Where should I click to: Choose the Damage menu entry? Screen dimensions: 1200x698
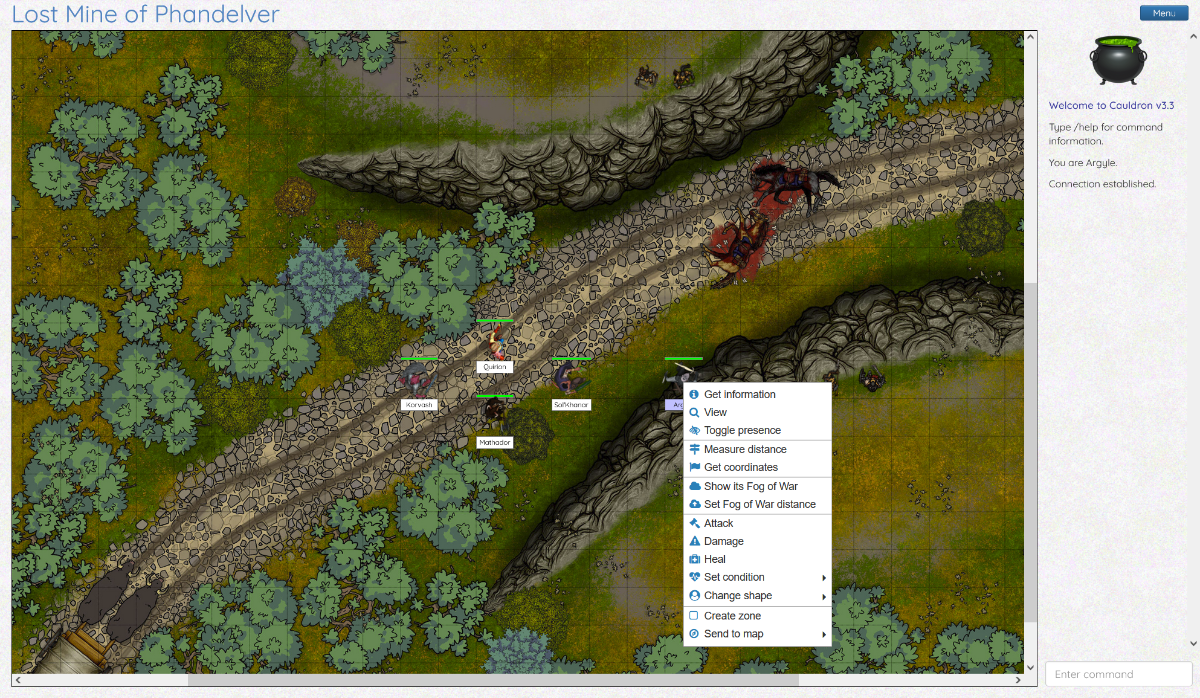pyautogui.click(x=723, y=541)
